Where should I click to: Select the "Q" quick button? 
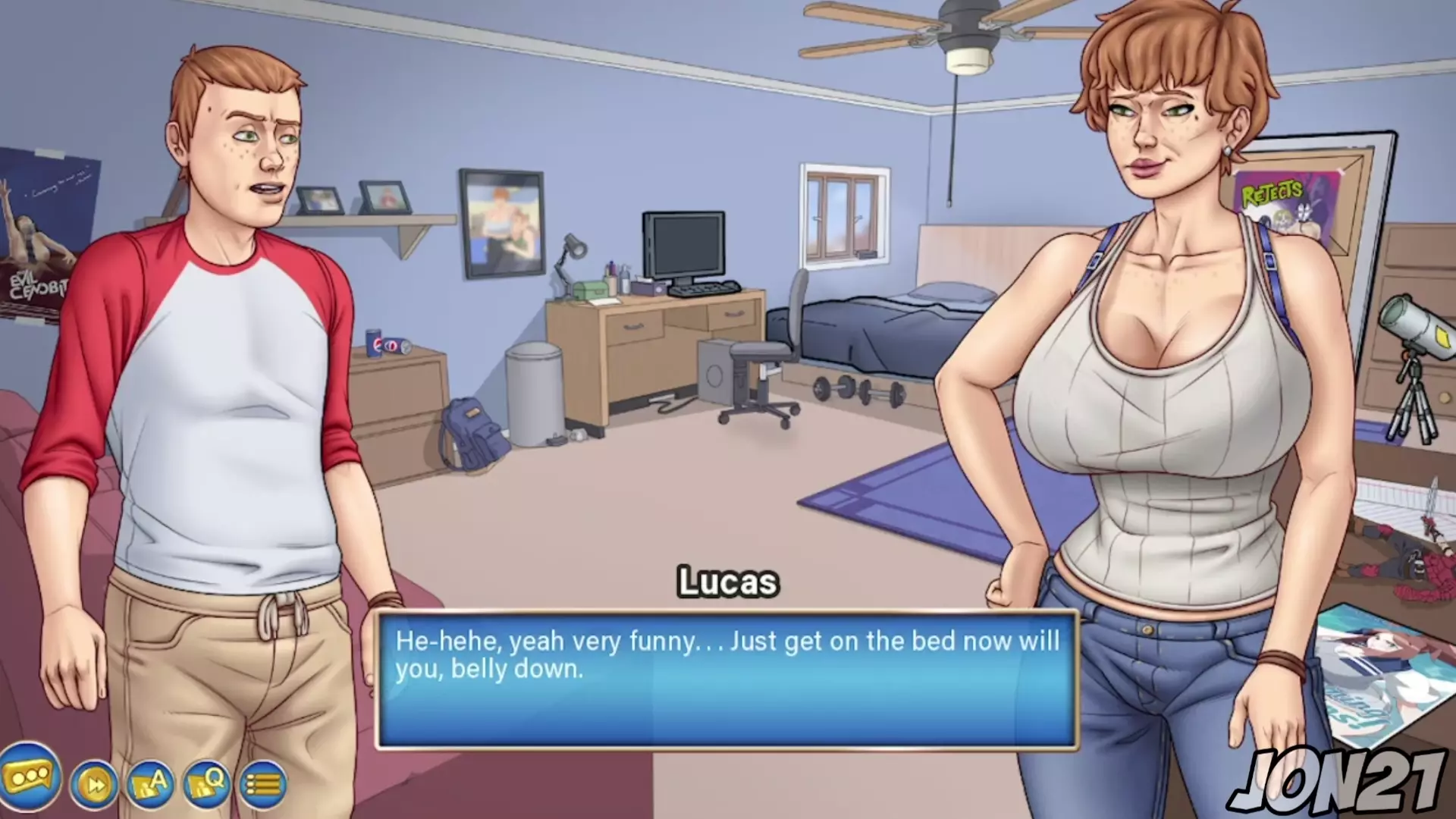(x=206, y=784)
